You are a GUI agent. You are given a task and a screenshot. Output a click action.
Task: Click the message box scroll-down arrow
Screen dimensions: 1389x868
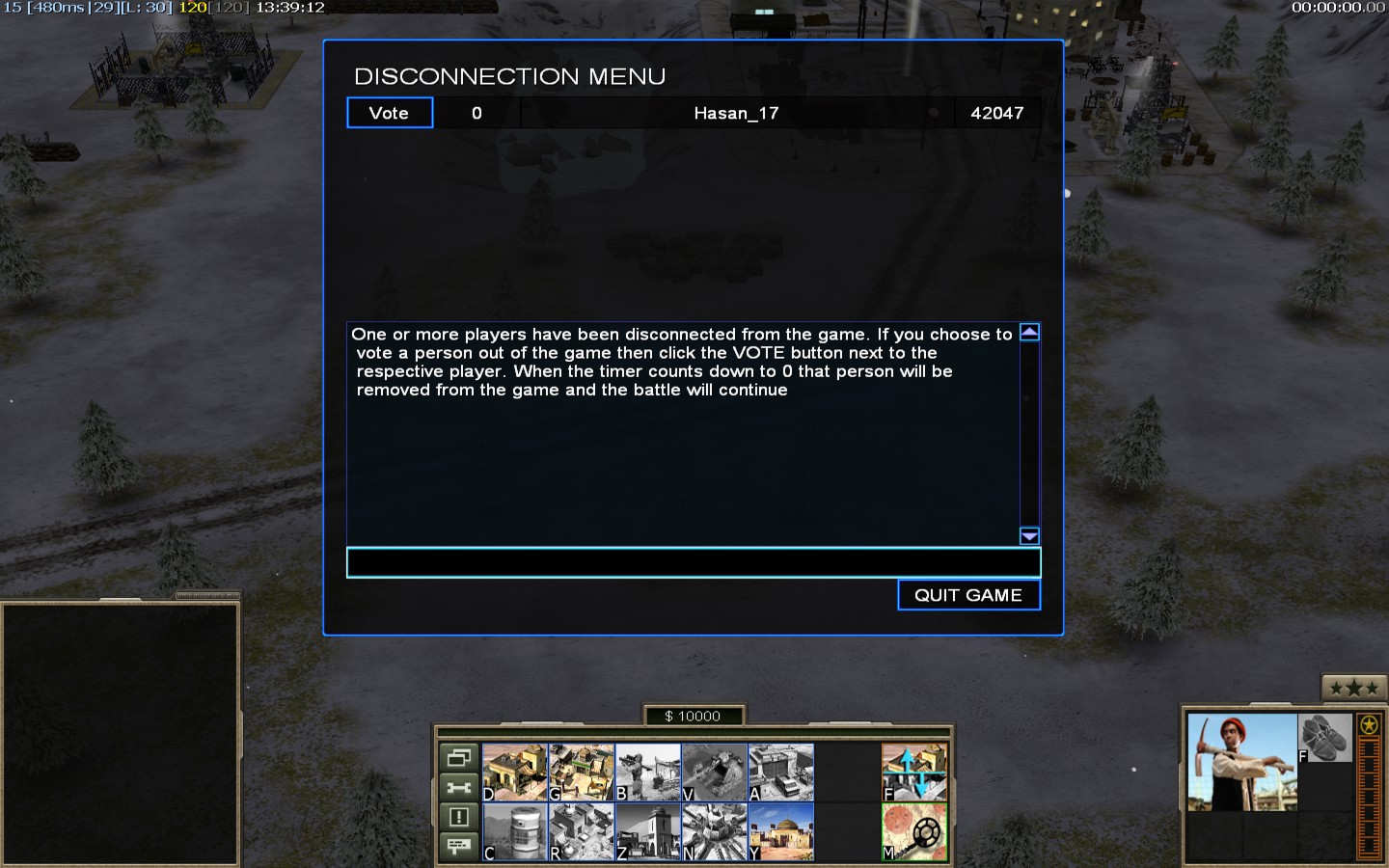click(x=1029, y=536)
